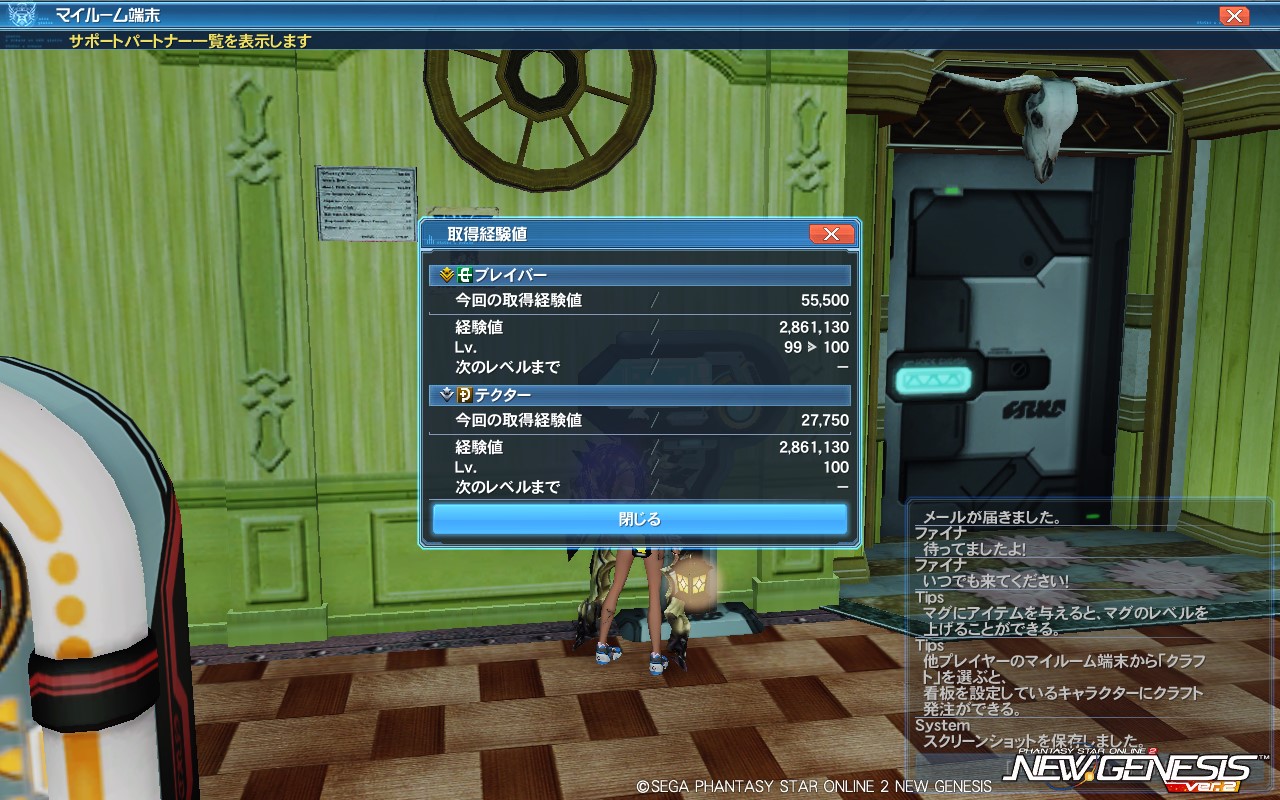Expand the ブレイバー section header

[x=640, y=274]
